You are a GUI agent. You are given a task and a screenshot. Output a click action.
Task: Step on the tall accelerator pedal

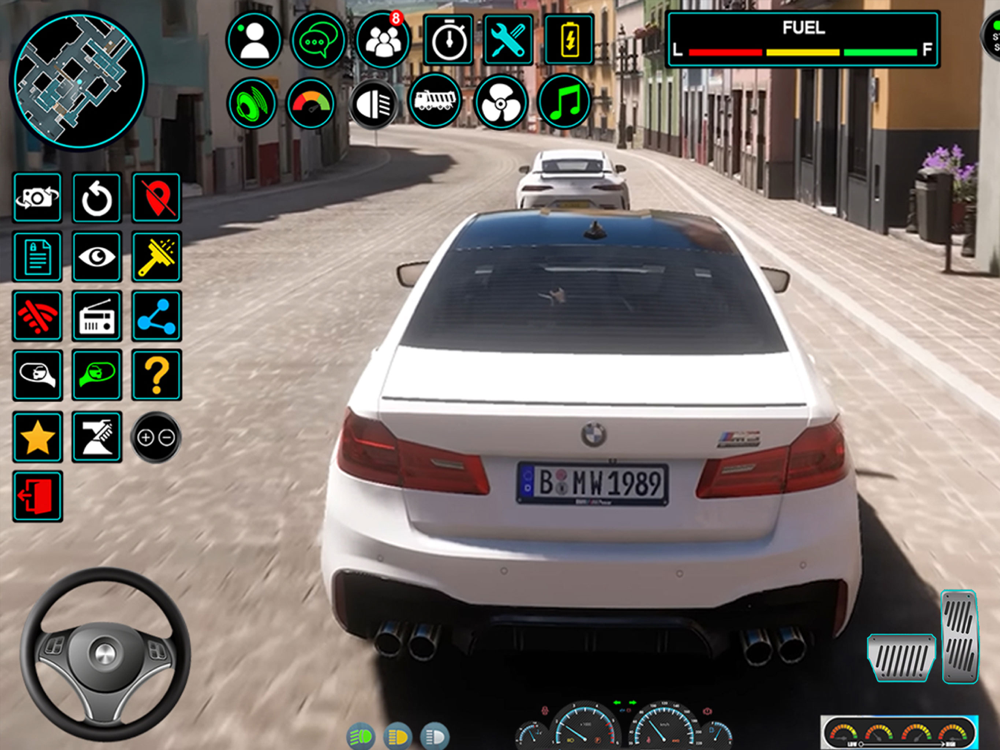(x=958, y=637)
